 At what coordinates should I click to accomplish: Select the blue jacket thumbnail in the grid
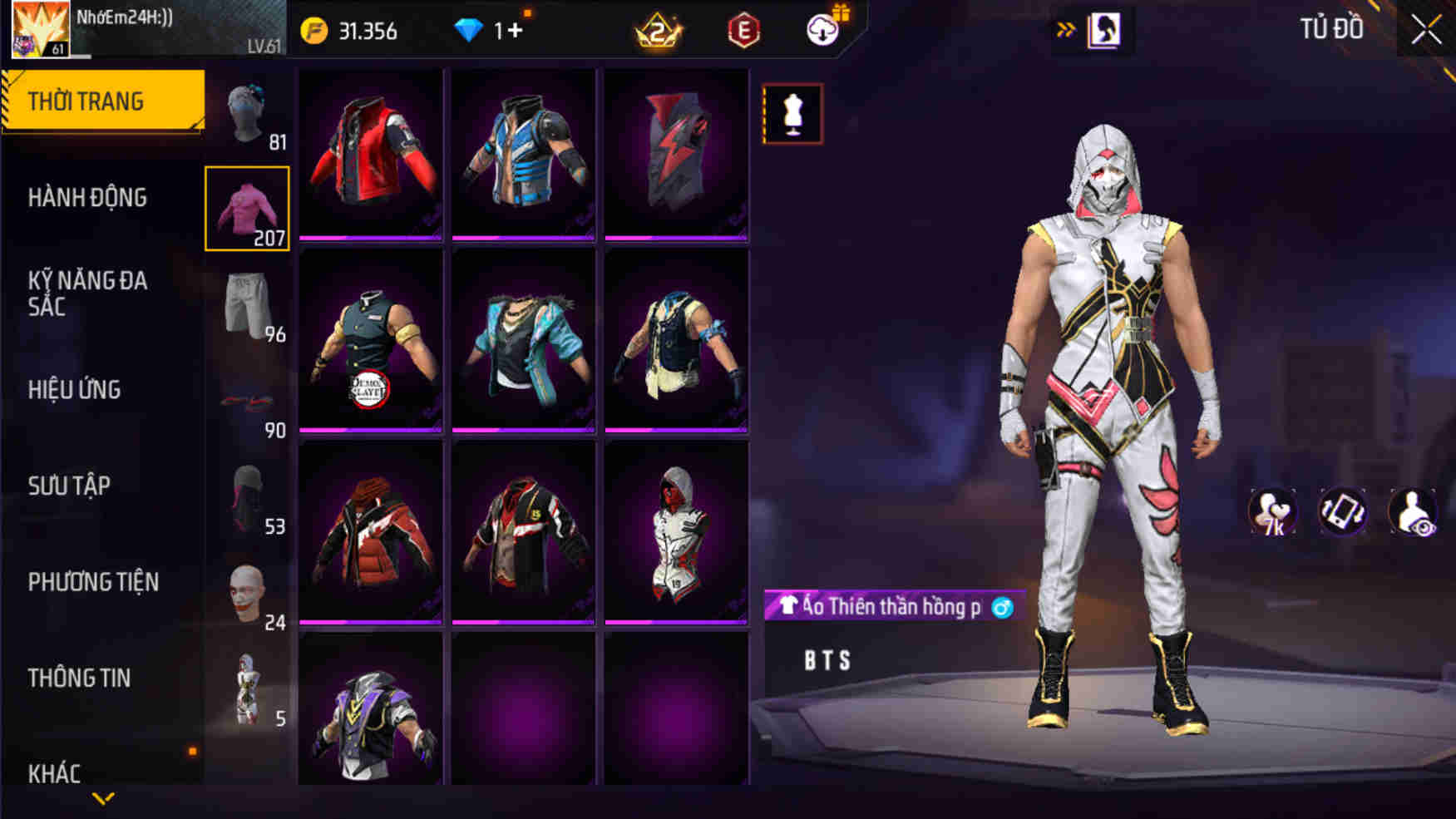(521, 154)
